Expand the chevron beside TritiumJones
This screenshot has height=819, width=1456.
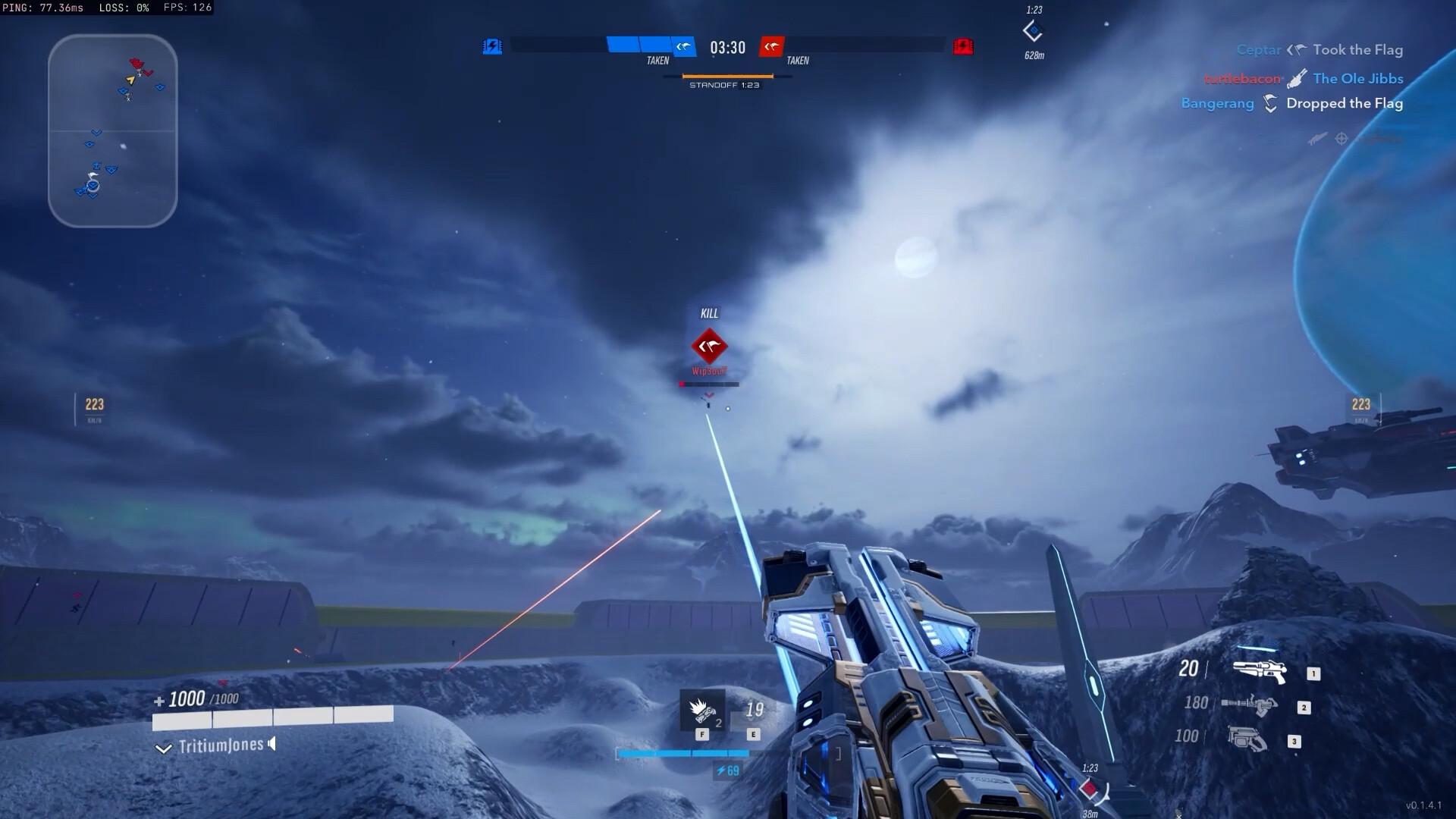[x=163, y=748]
